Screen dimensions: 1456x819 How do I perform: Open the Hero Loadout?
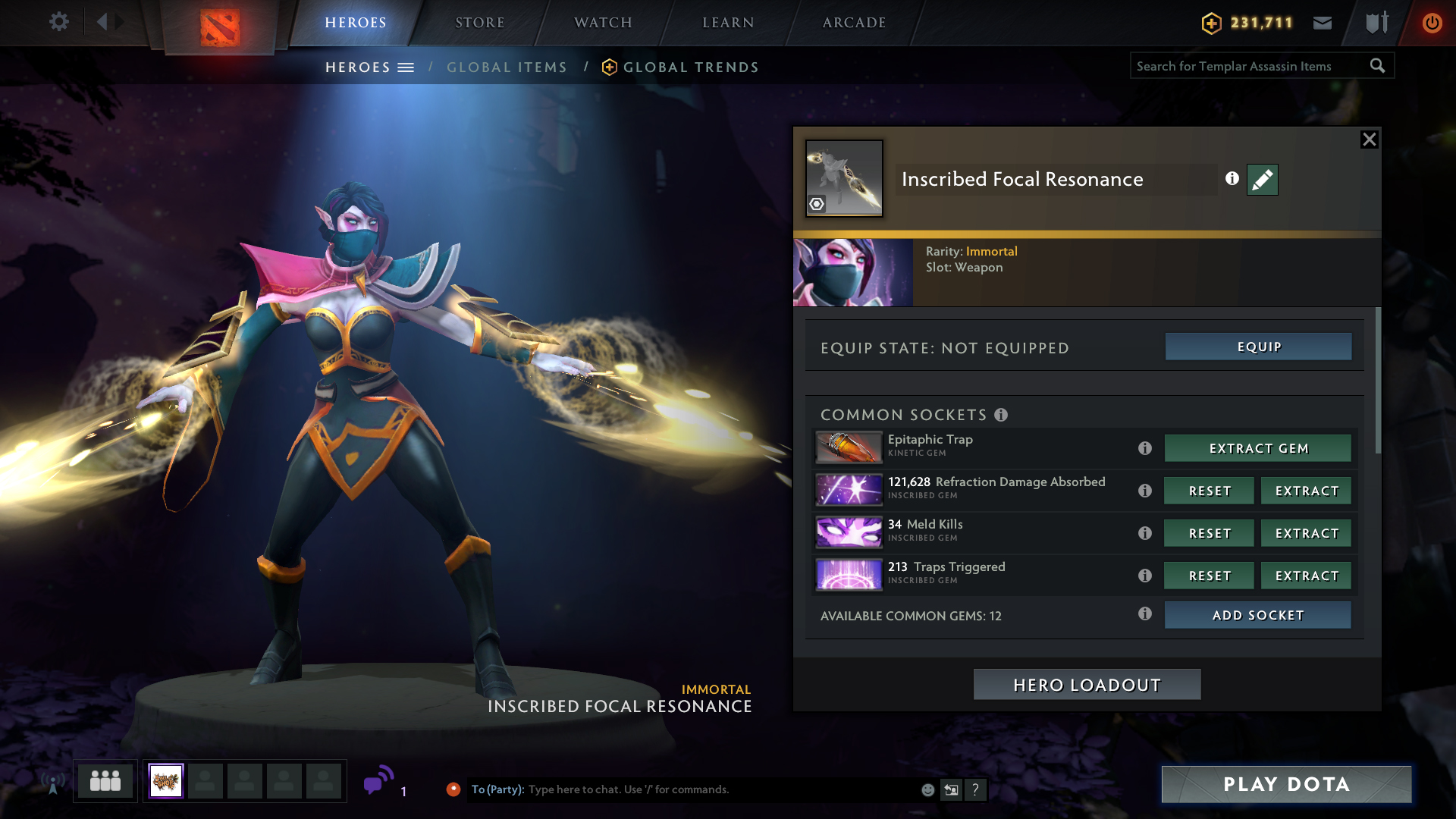pos(1087,685)
